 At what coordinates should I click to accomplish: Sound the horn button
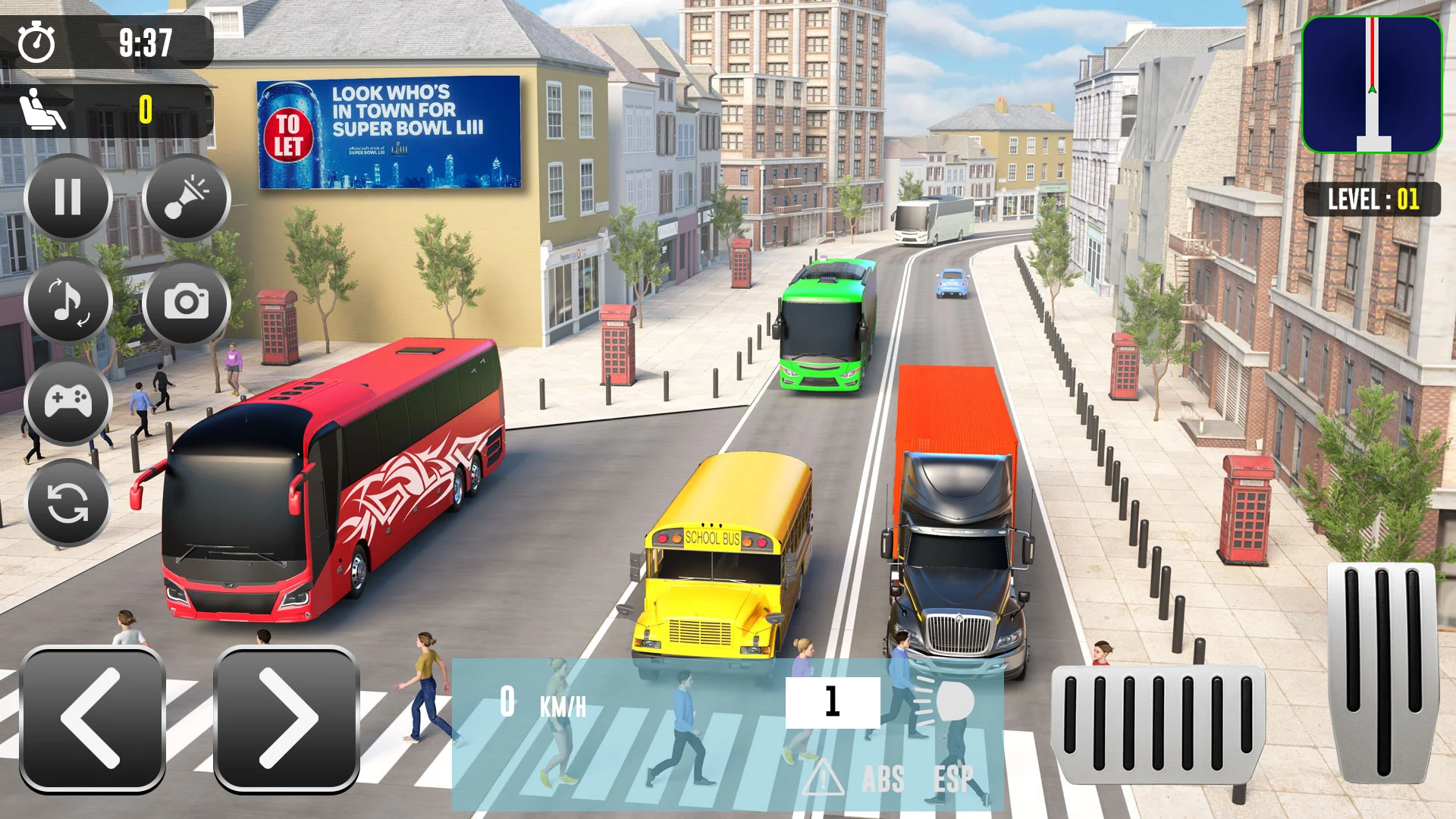pyautogui.click(x=186, y=198)
